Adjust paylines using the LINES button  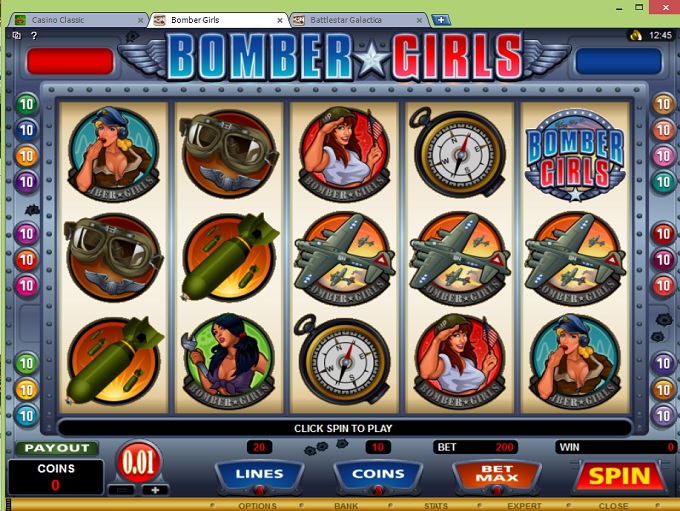pos(259,474)
